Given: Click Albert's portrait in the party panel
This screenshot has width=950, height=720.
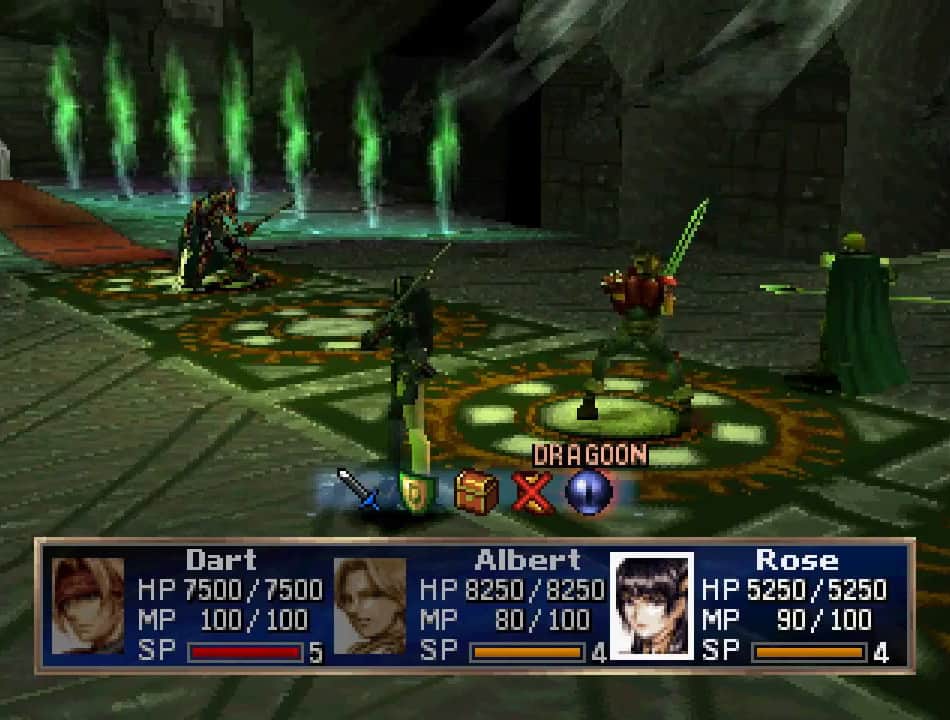Looking at the screenshot, I should [370, 606].
